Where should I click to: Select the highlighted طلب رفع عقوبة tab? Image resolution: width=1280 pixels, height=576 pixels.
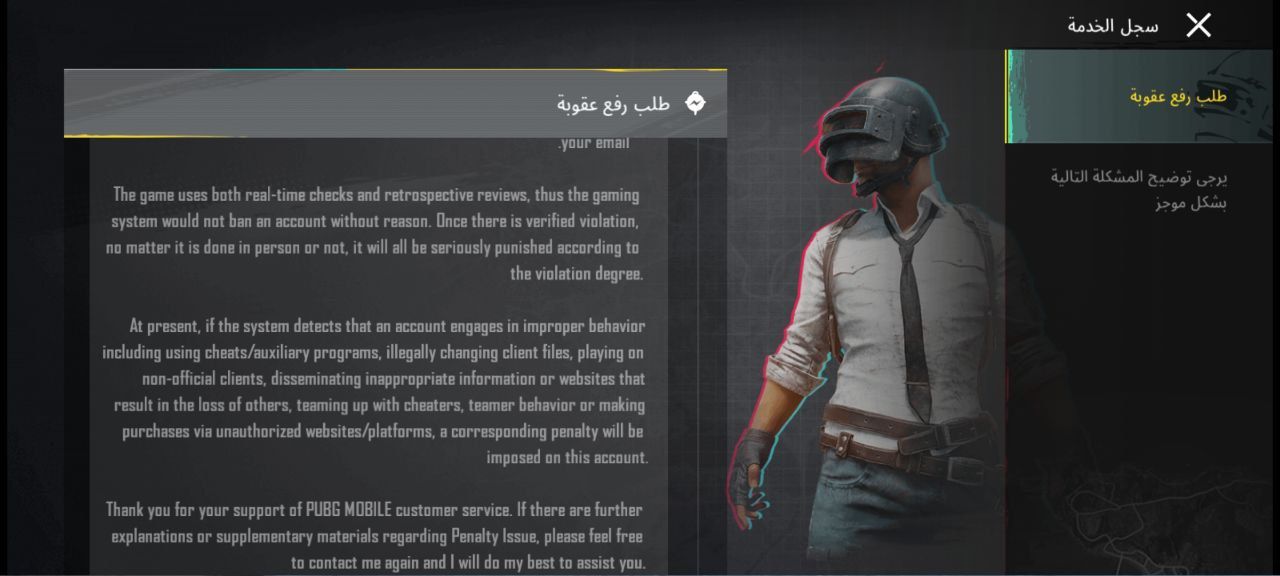pos(1139,97)
